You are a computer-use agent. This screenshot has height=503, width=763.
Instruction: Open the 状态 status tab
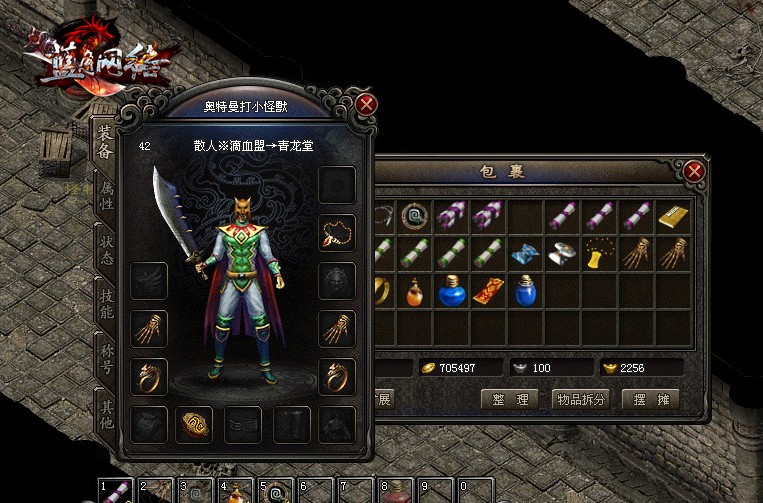[x=105, y=248]
